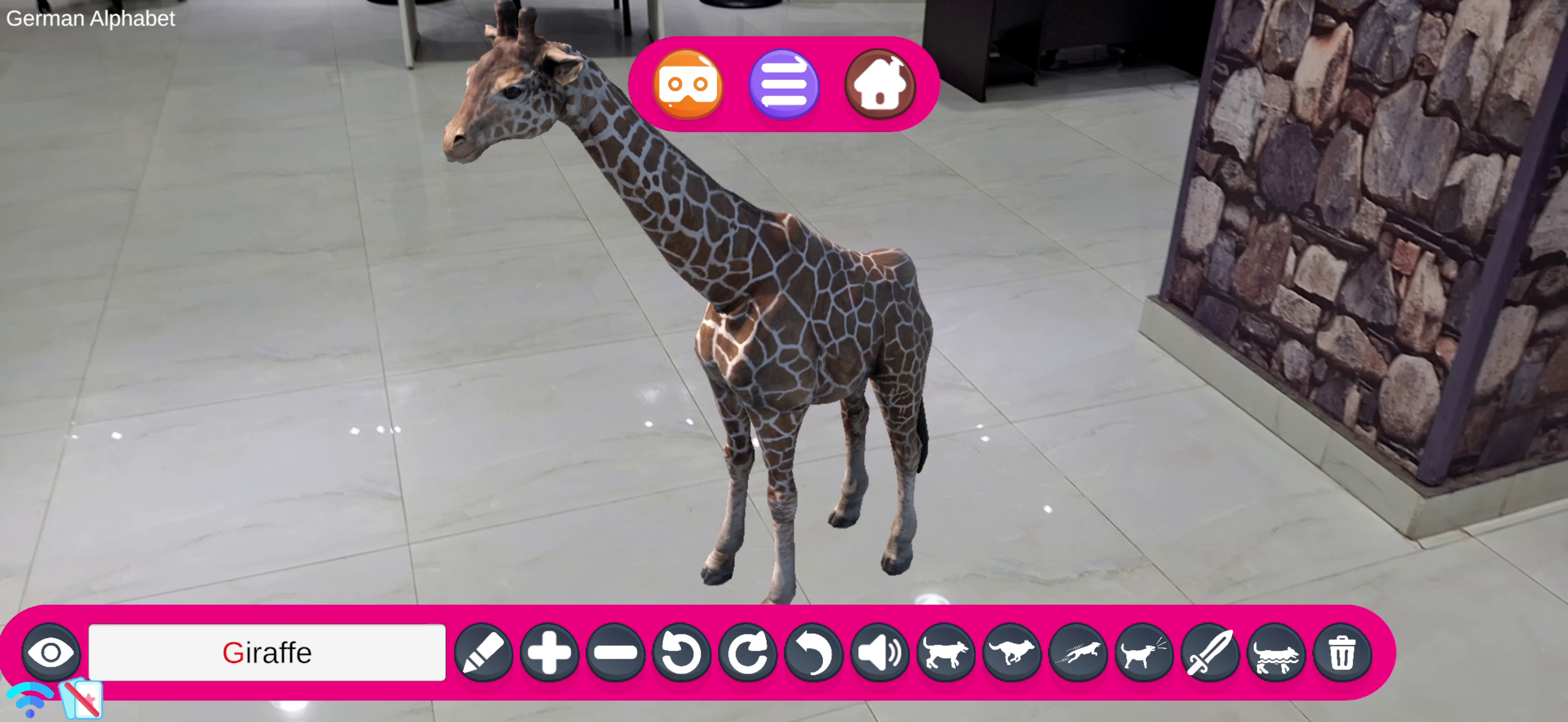Toggle the giraffe sound via speaker icon

[880, 653]
